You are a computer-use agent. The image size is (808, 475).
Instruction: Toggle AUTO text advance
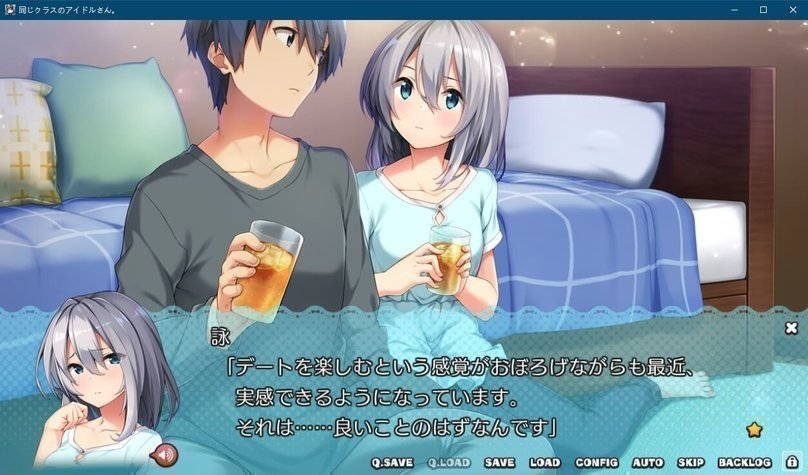tap(648, 463)
